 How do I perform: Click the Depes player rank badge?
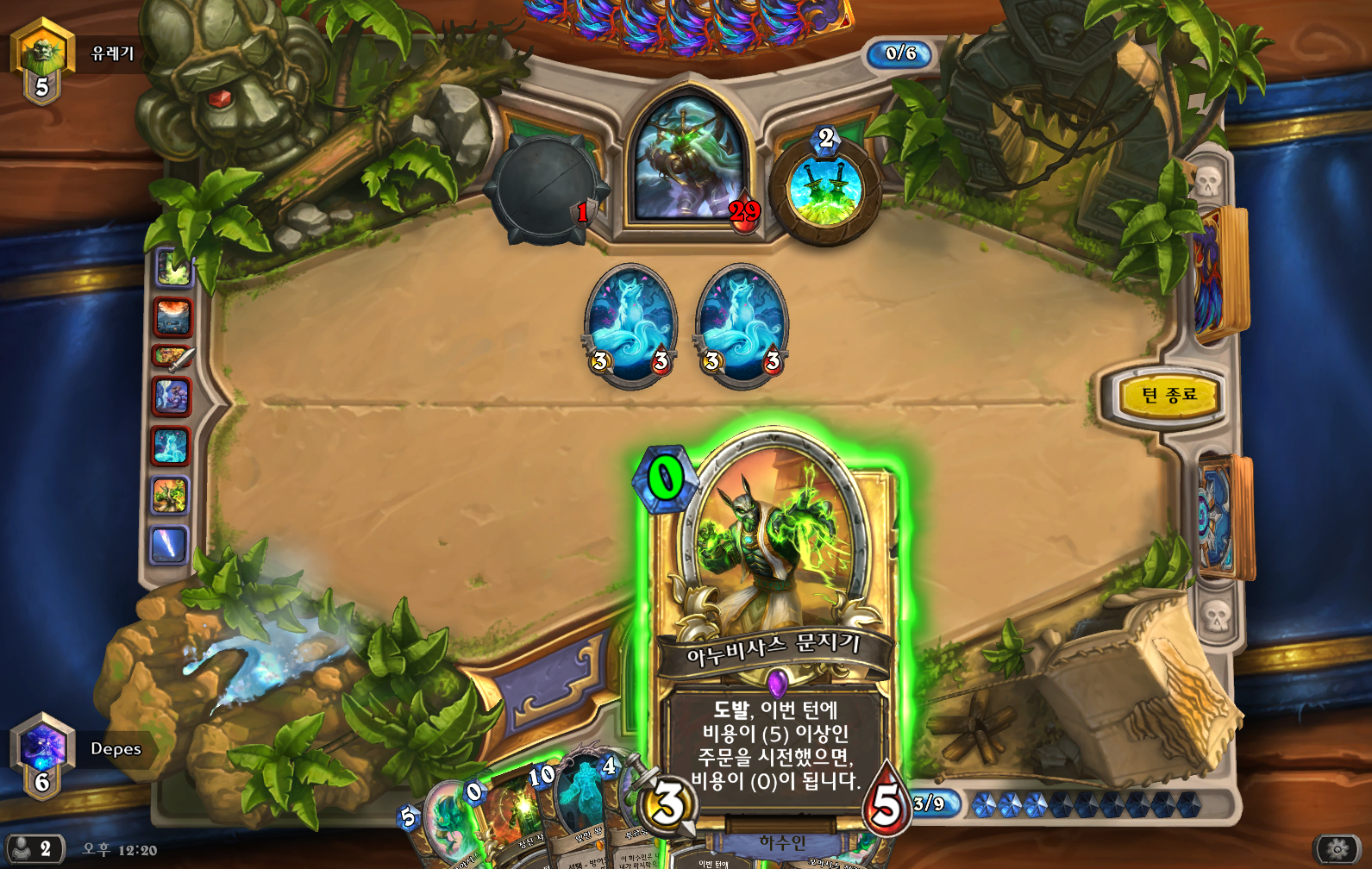(41, 753)
